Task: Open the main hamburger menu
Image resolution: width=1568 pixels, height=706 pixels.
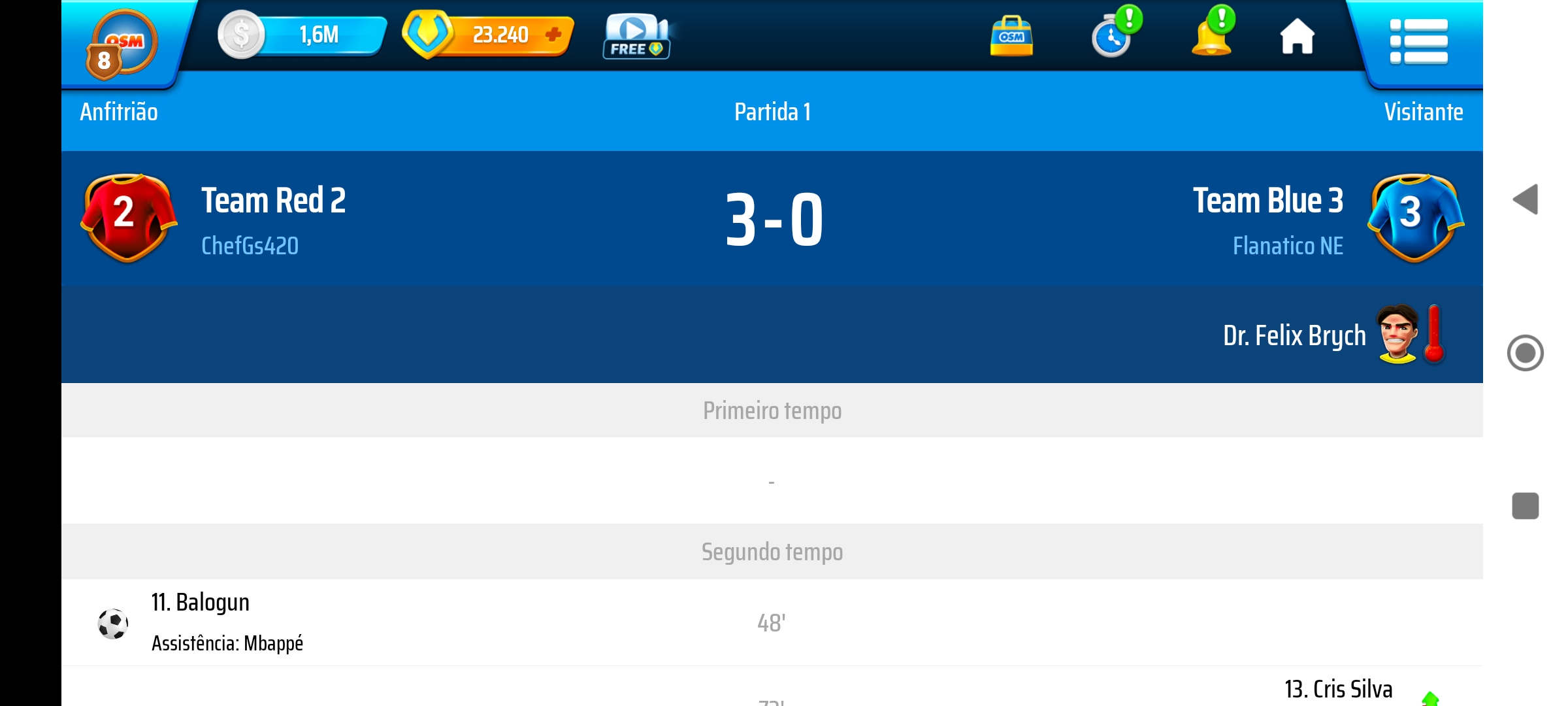Action: [x=1418, y=42]
